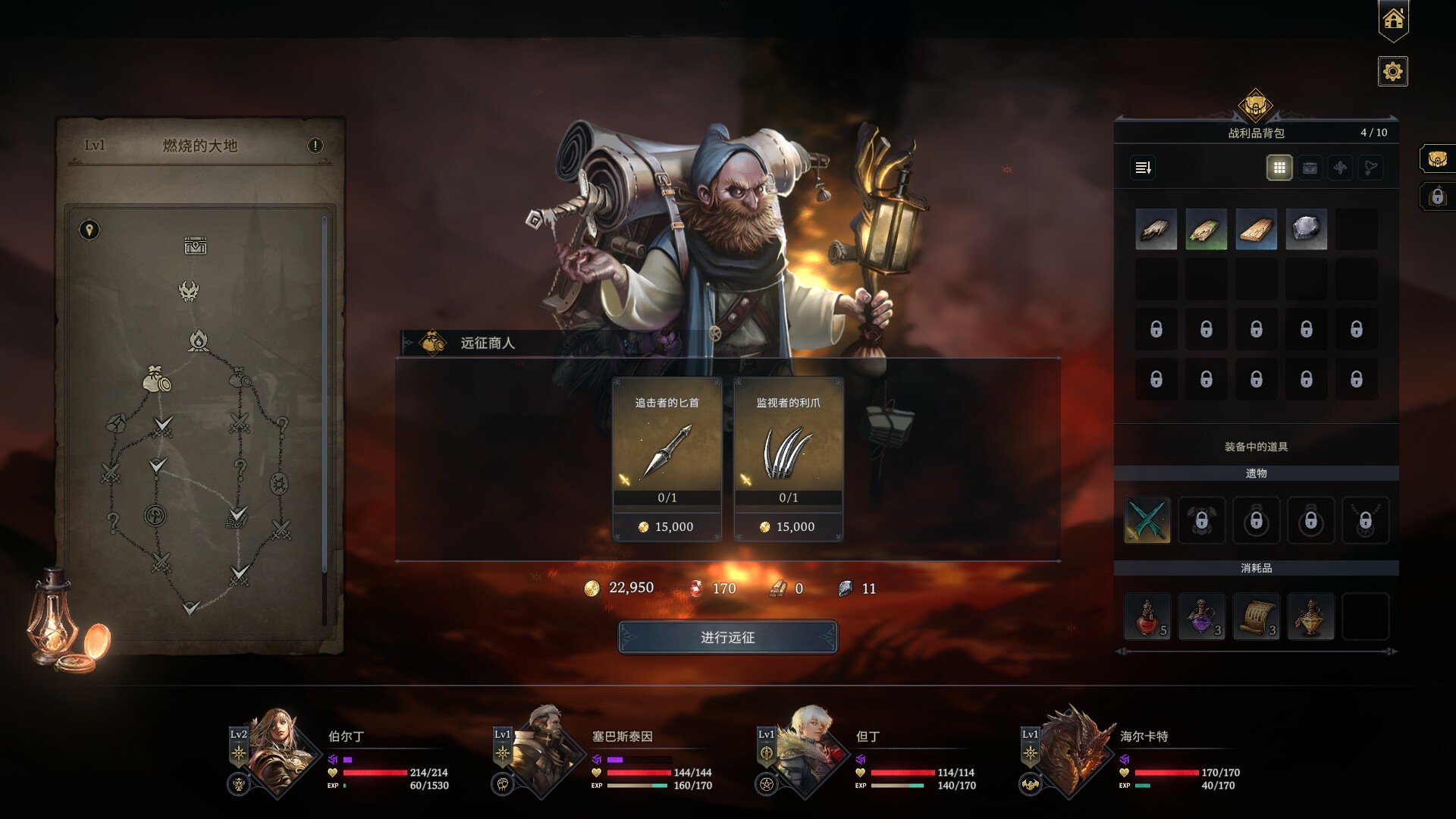Select the purple potion consumable

click(x=1201, y=617)
